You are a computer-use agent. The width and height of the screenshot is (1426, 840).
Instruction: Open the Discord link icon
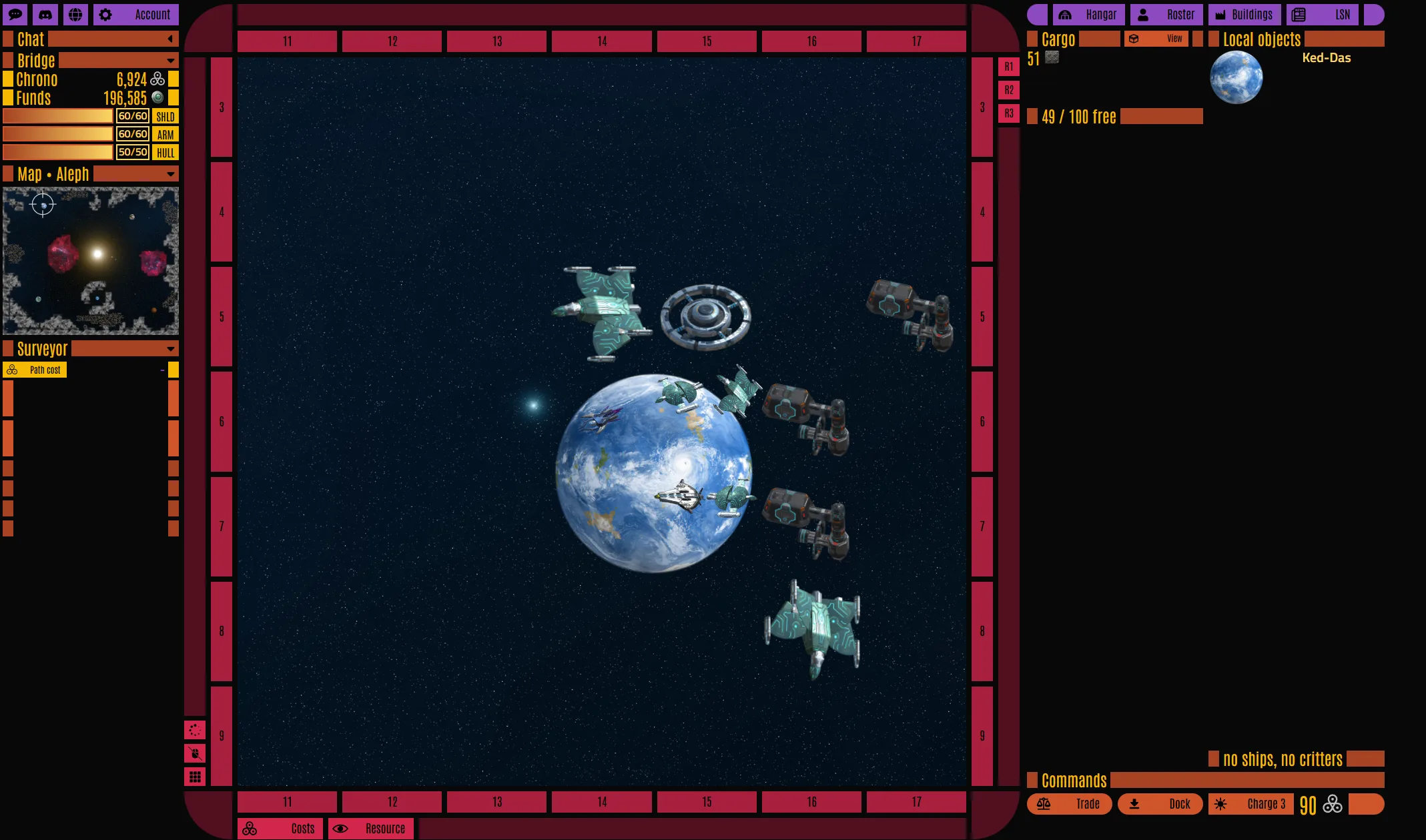click(x=45, y=15)
